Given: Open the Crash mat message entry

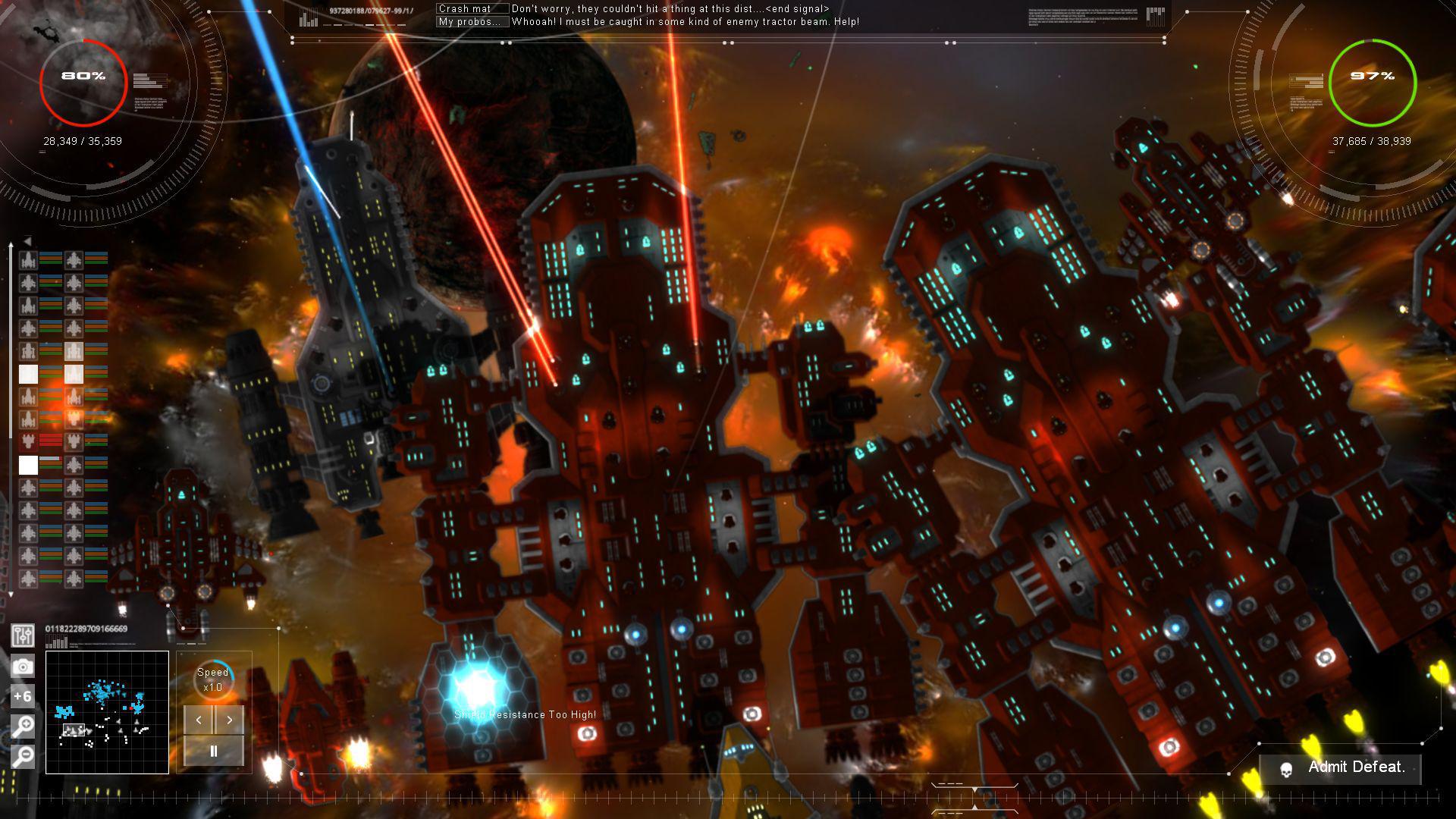Looking at the screenshot, I should click(x=470, y=8).
